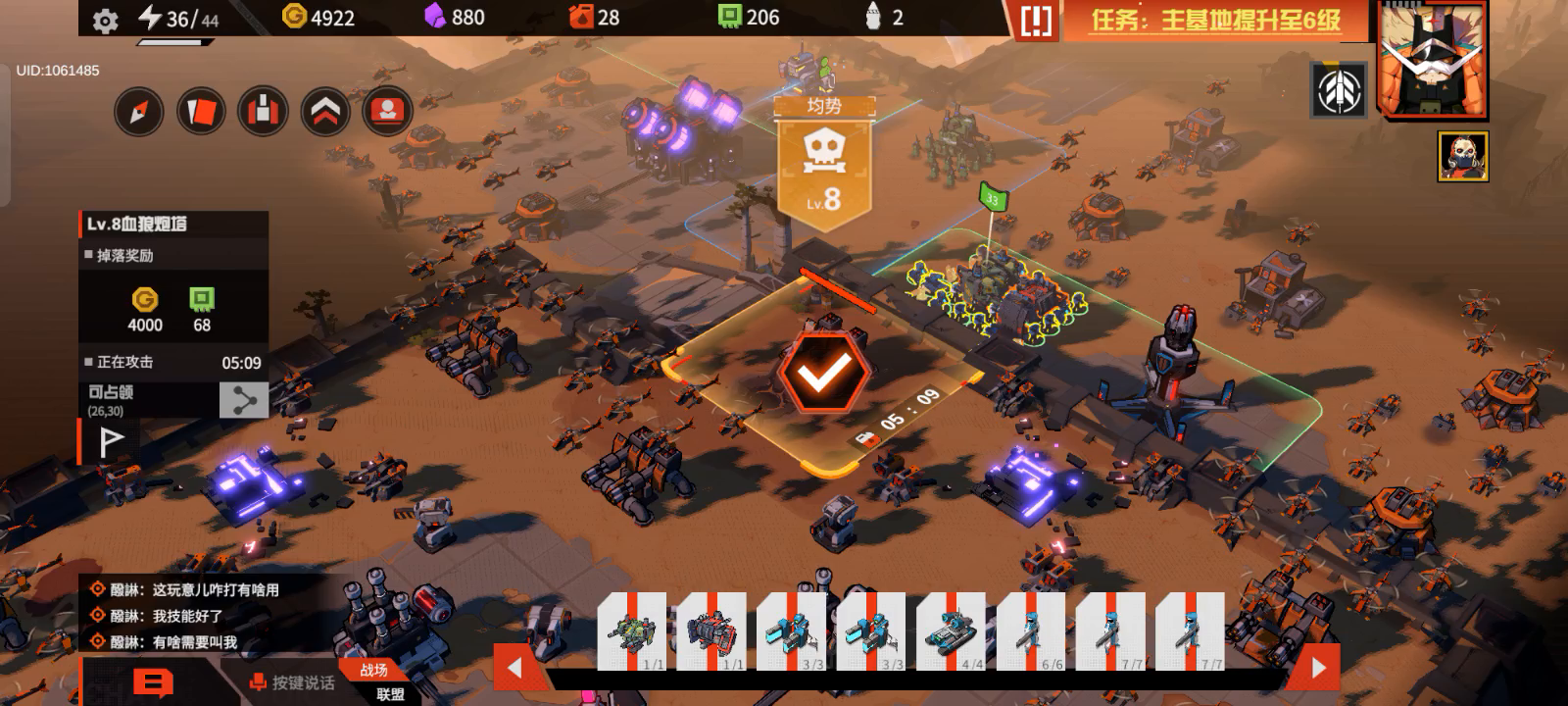The image size is (1568, 706).
Task: Open the settings gear menu
Action: (105, 21)
